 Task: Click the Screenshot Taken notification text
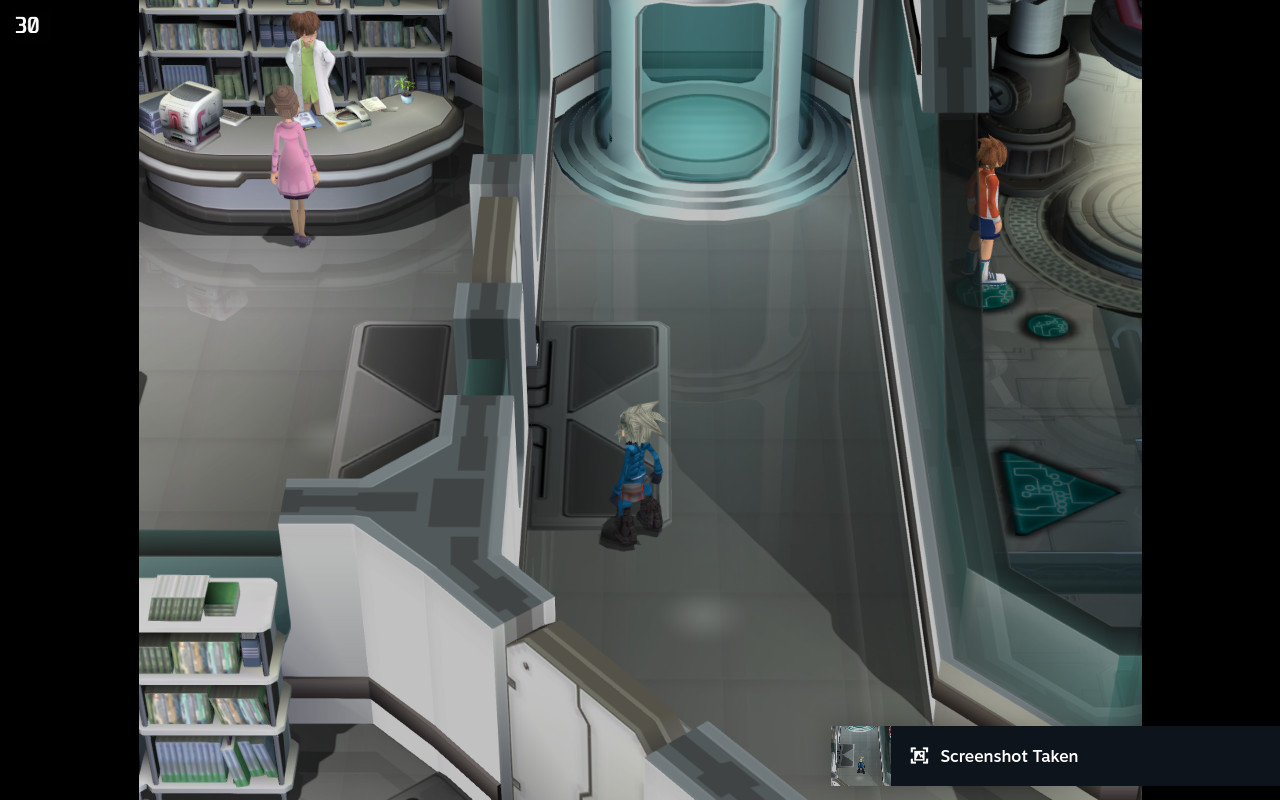click(1010, 756)
